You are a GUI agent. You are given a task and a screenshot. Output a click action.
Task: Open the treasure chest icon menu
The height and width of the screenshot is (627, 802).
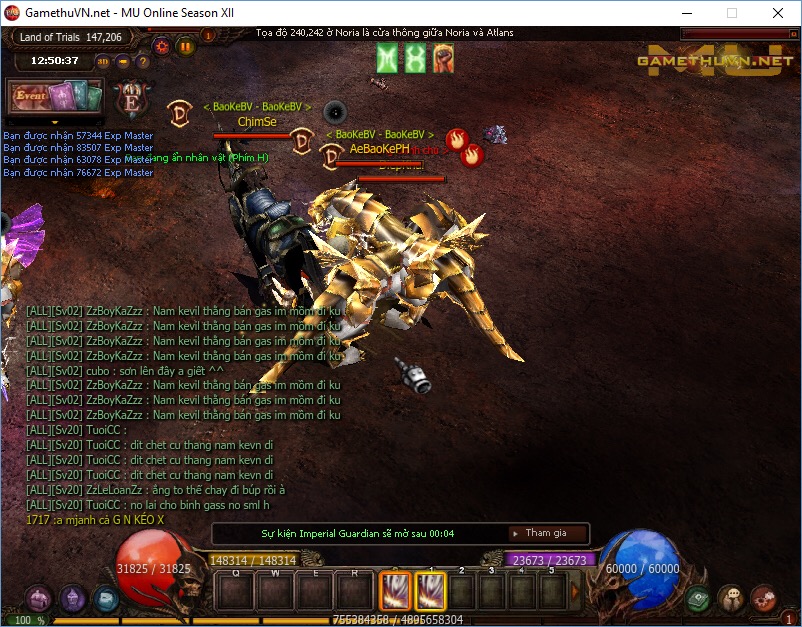tap(39, 599)
